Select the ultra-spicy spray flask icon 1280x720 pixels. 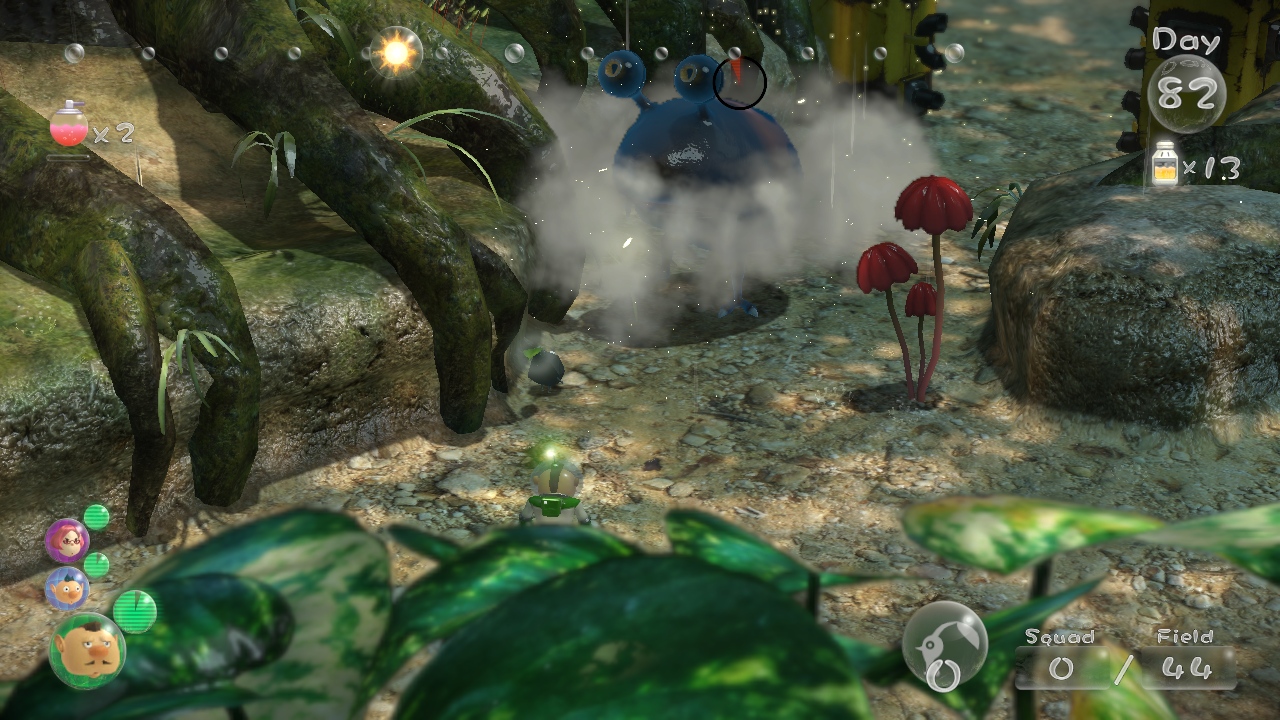(68, 127)
